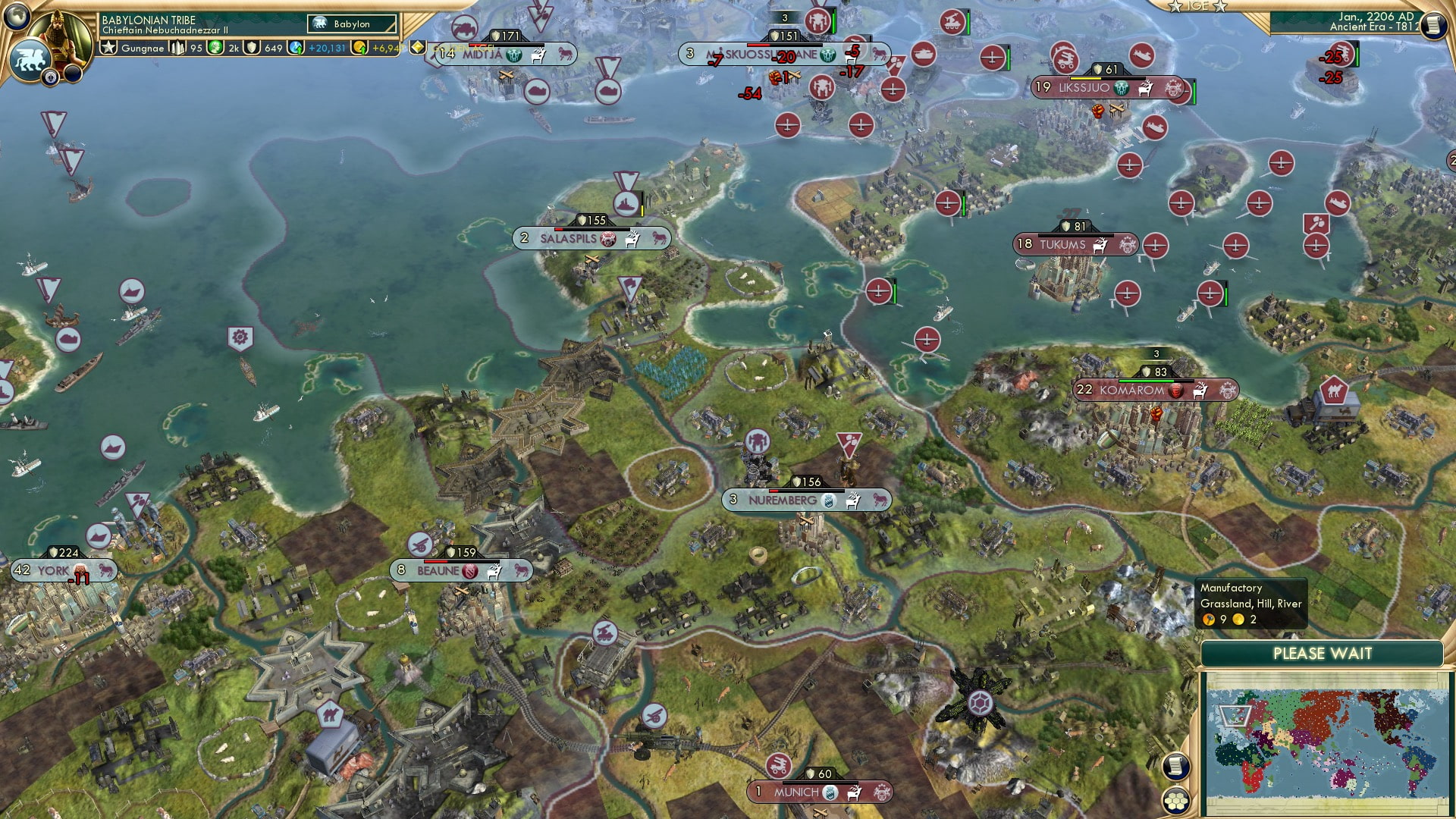The image size is (1456, 819).
Task: Click the star icon next to Gungnae
Action: (x=108, y=48)
